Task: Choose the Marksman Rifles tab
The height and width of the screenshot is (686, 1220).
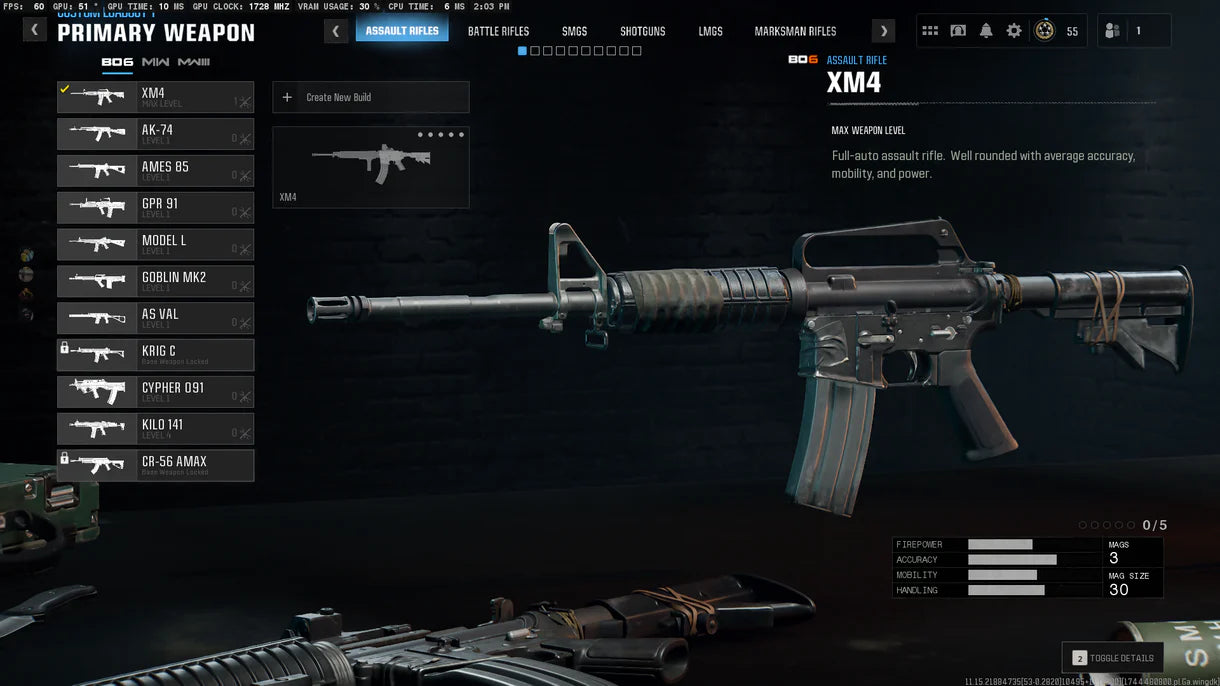Action: [x=795, y=31]
